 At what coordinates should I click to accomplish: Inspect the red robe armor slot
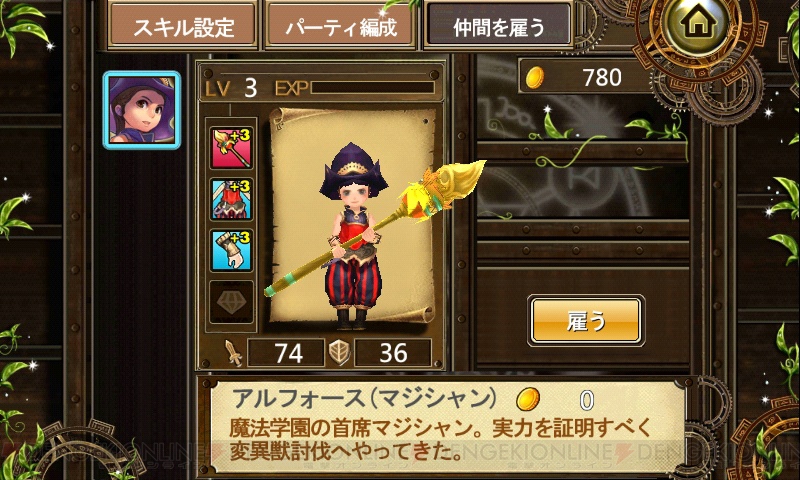227,197
